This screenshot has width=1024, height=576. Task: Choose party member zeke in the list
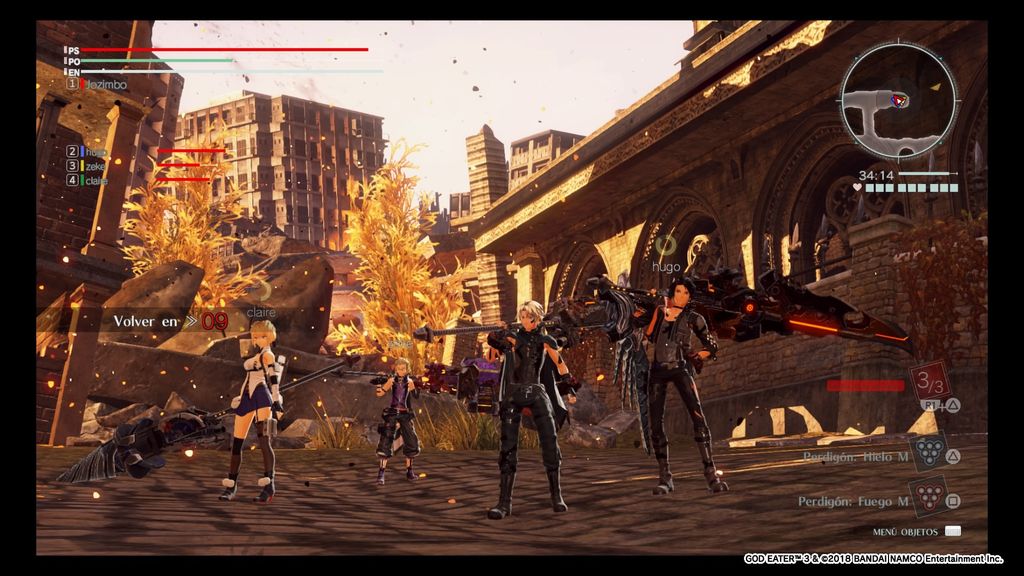click(x=96, y=166)
